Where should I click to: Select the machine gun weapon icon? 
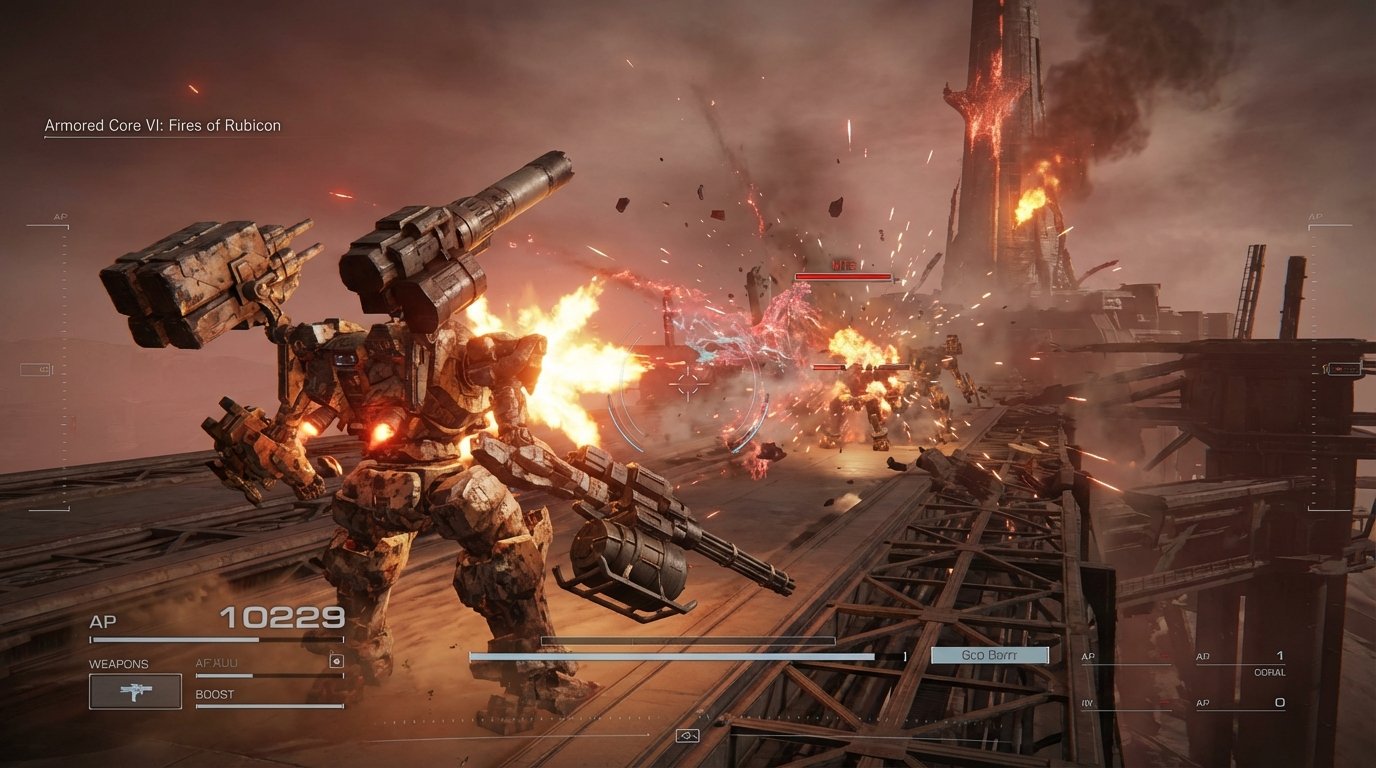(134, 690)
